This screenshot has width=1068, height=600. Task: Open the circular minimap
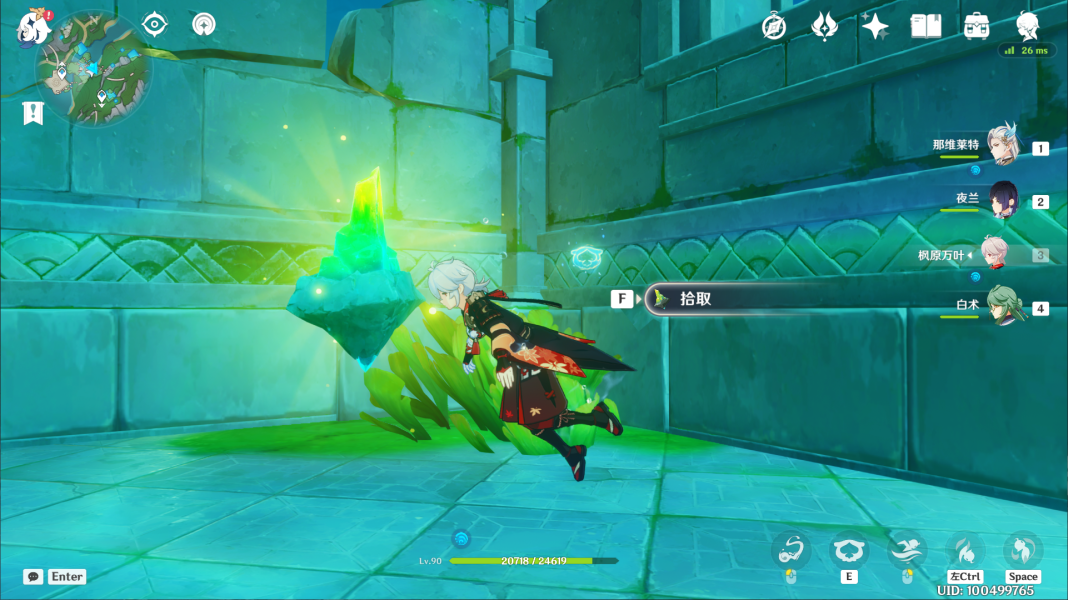(x=94, y=68)
